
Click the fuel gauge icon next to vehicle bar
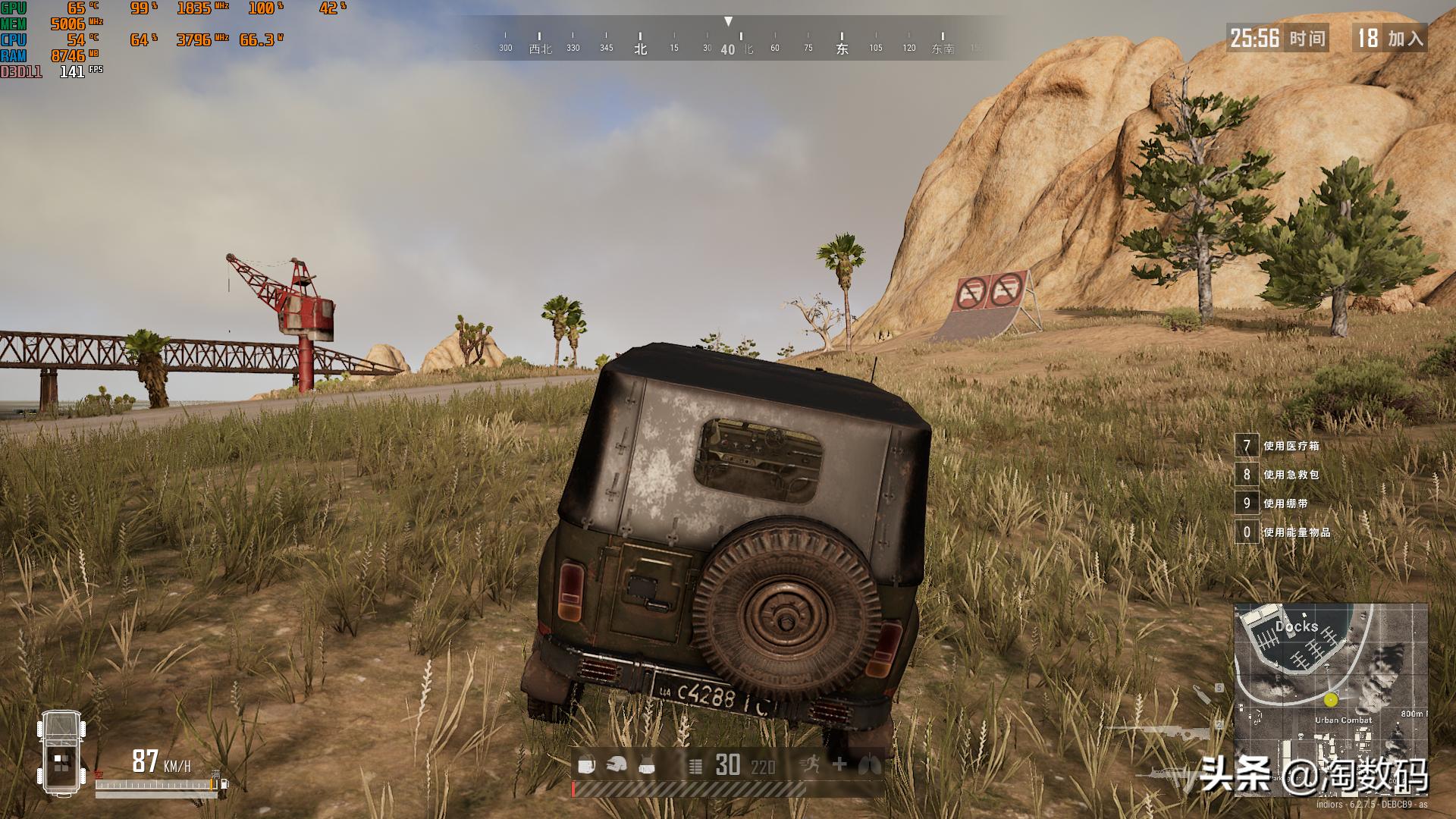coord(223,784)
